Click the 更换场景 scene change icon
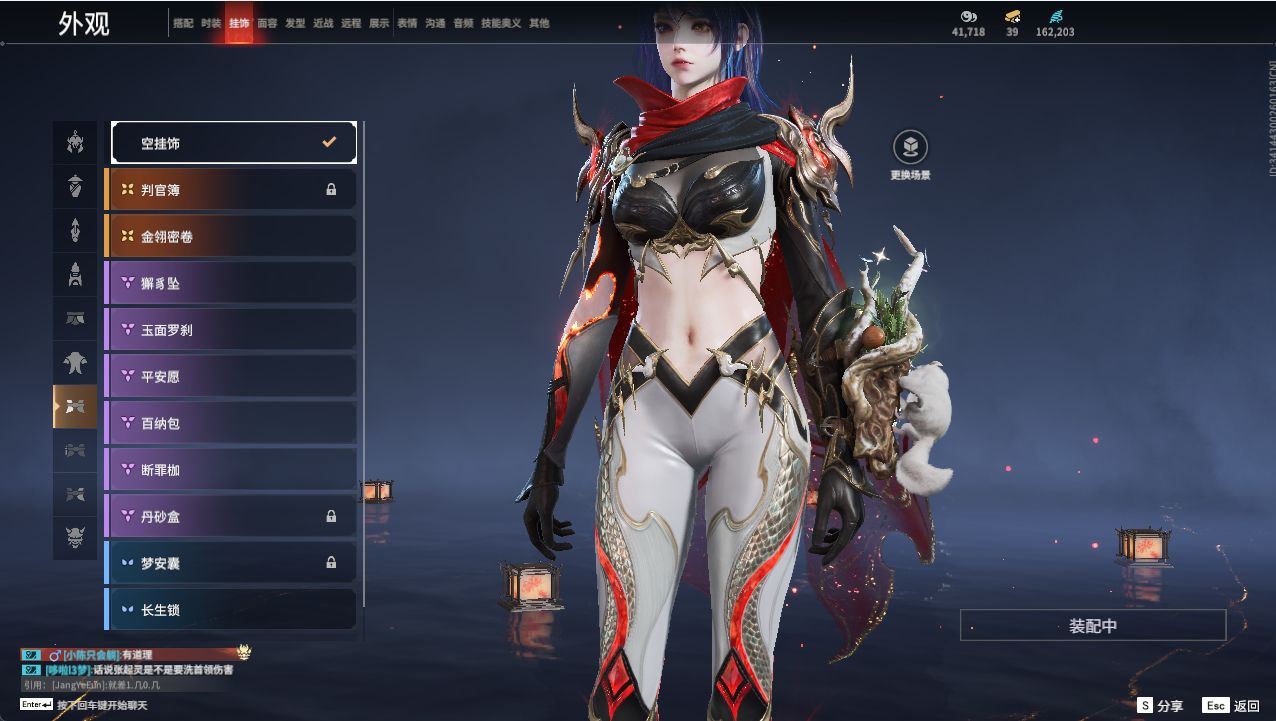This screenshot has height=721, width=1276. (910, 148)
